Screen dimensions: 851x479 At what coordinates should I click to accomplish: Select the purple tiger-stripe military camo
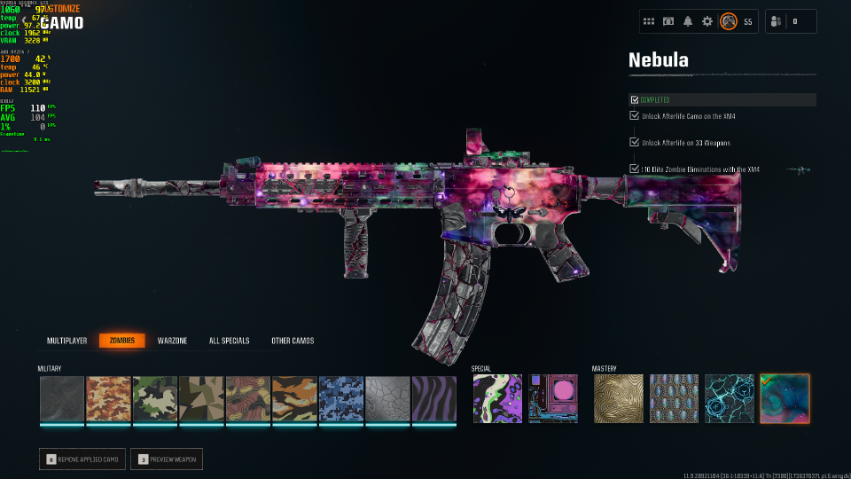[435, 398]
